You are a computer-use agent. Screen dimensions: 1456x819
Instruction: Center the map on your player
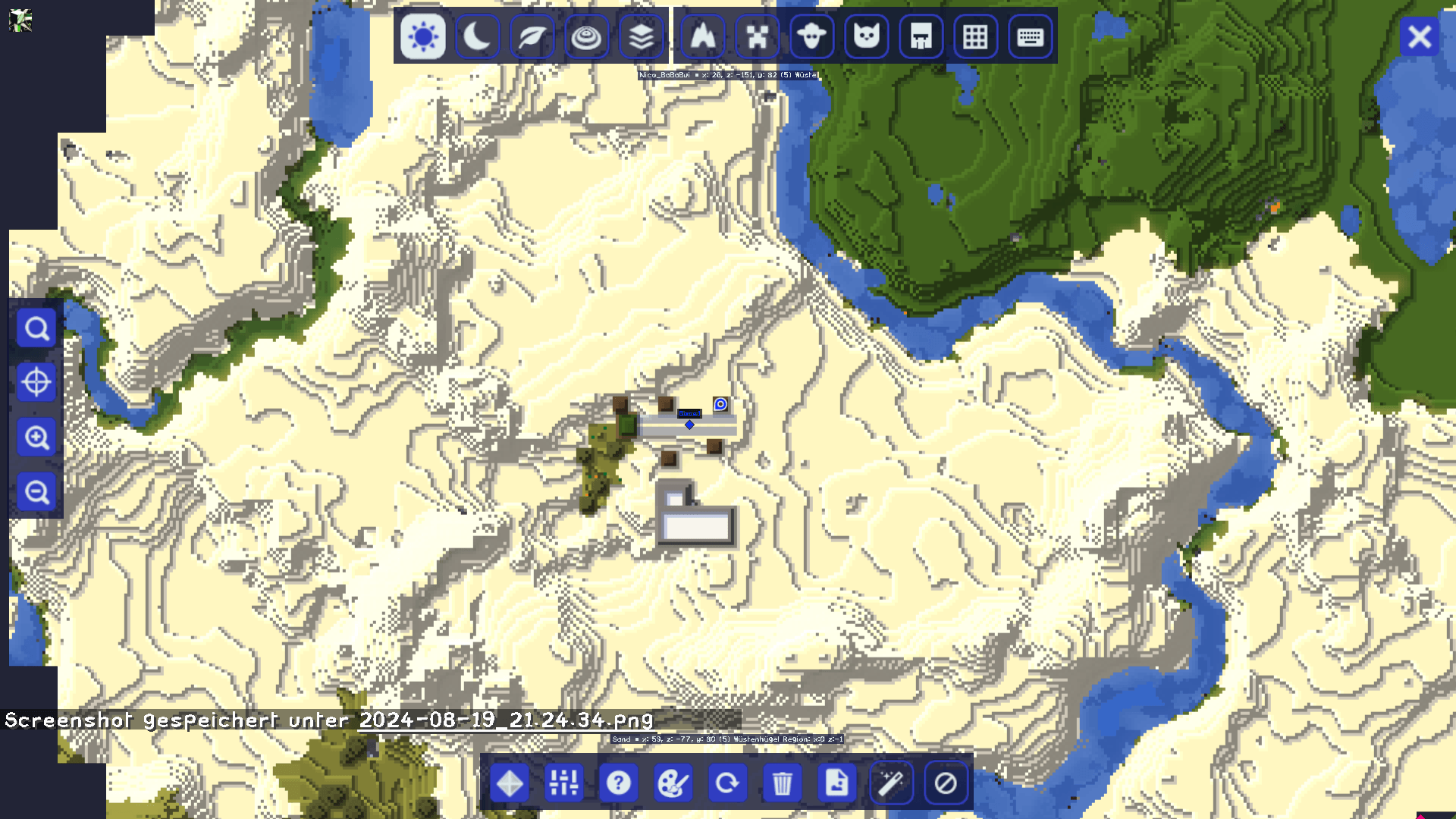pyautogui.click(x=36, y=383)
